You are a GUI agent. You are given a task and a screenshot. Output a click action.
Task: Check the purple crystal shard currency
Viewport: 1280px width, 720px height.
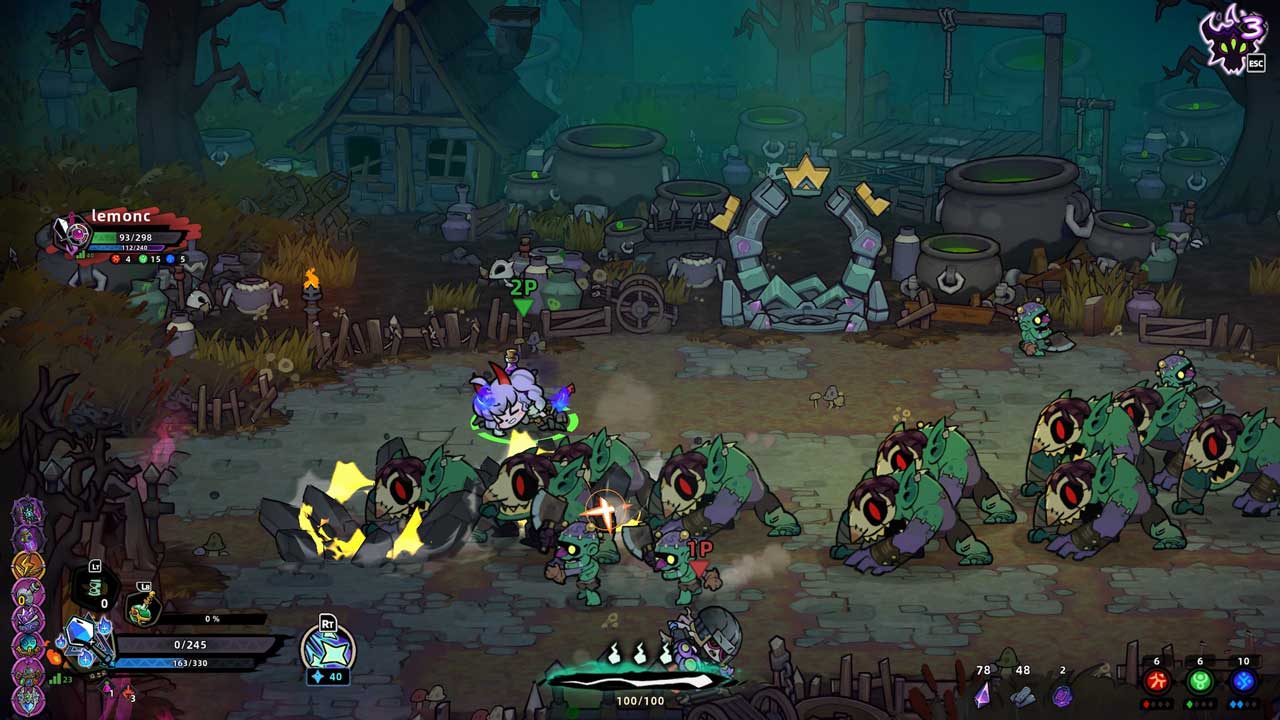pyautogui.click(x=982, y=692)
